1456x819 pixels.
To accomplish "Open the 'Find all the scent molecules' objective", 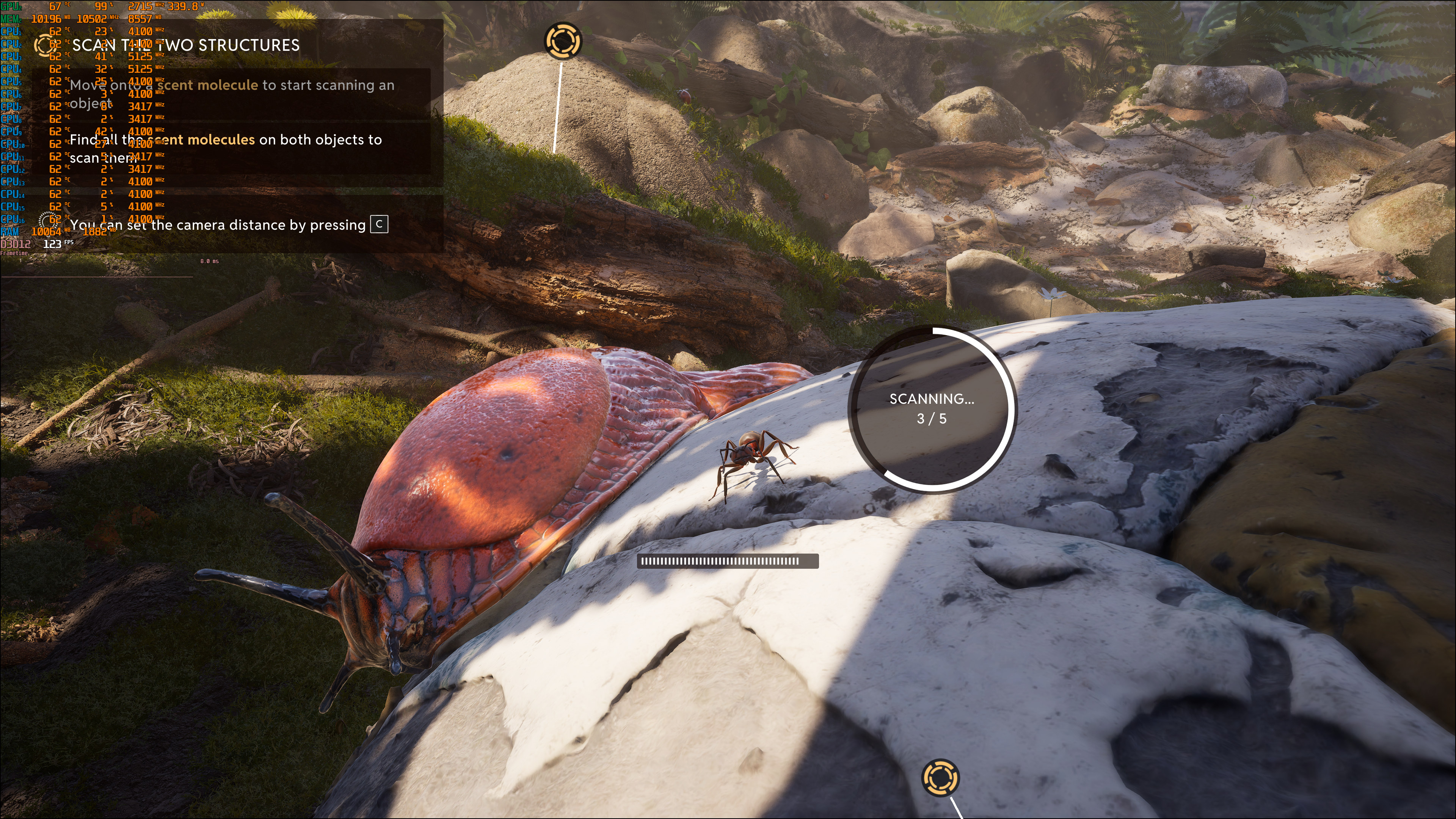I will tap(226, 148).
